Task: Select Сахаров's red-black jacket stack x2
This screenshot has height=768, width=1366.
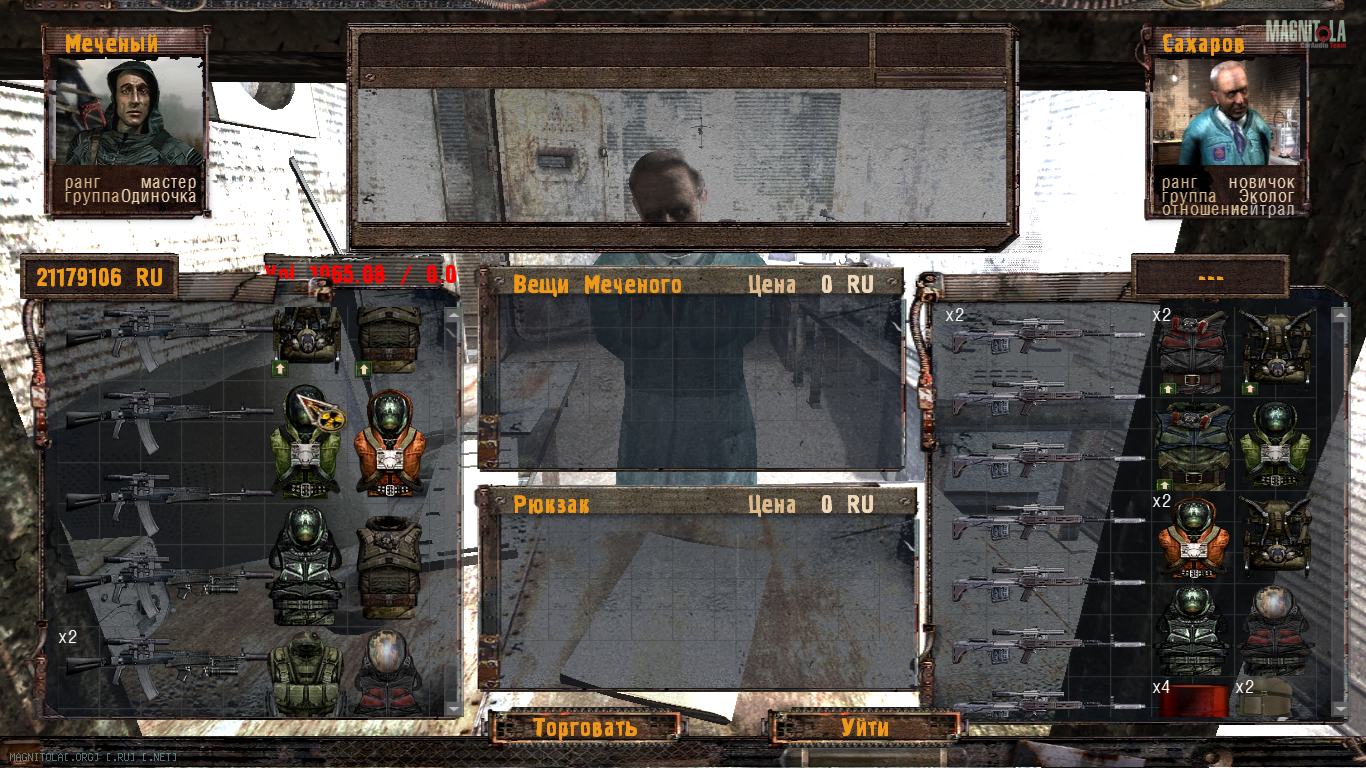Action: coord(1193,350)
